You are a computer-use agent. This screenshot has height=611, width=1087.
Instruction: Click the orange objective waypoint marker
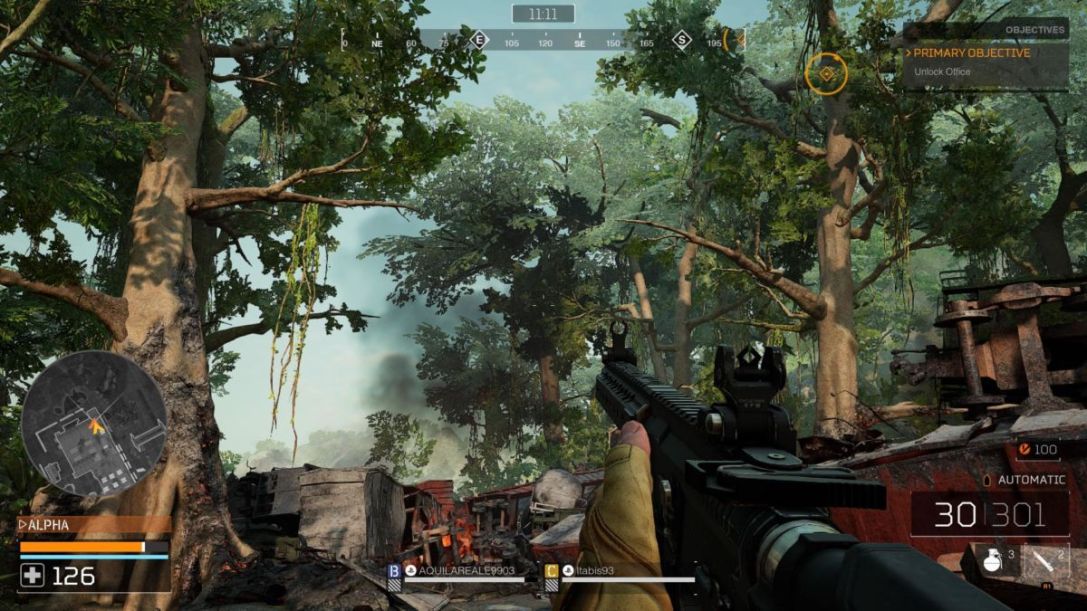pyautogui.click(x=826, y=72)
